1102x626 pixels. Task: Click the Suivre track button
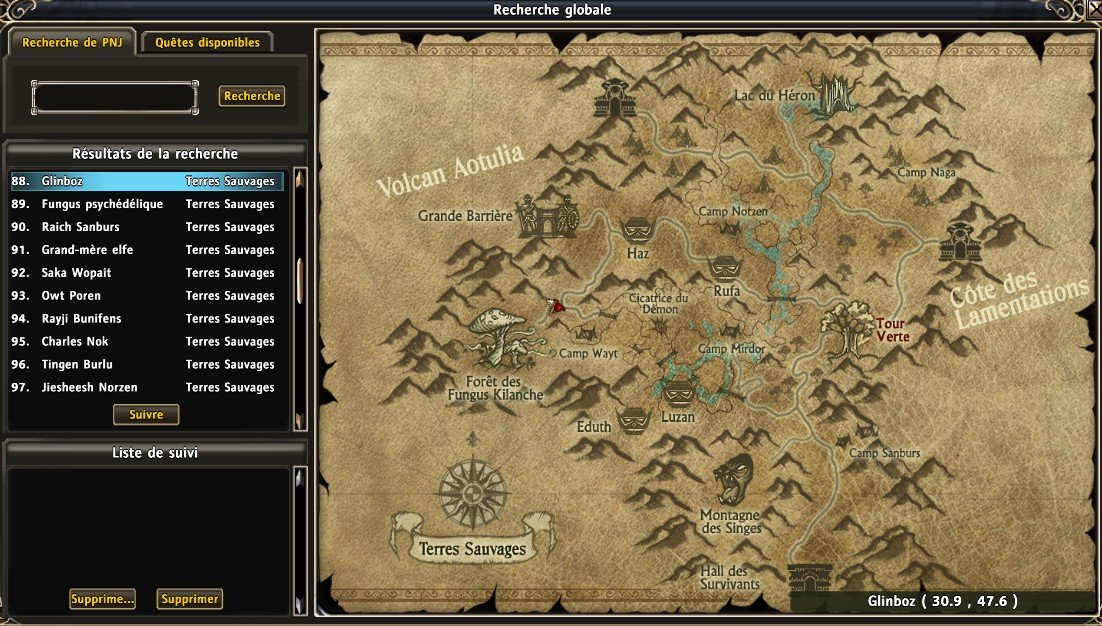point(146,414)
